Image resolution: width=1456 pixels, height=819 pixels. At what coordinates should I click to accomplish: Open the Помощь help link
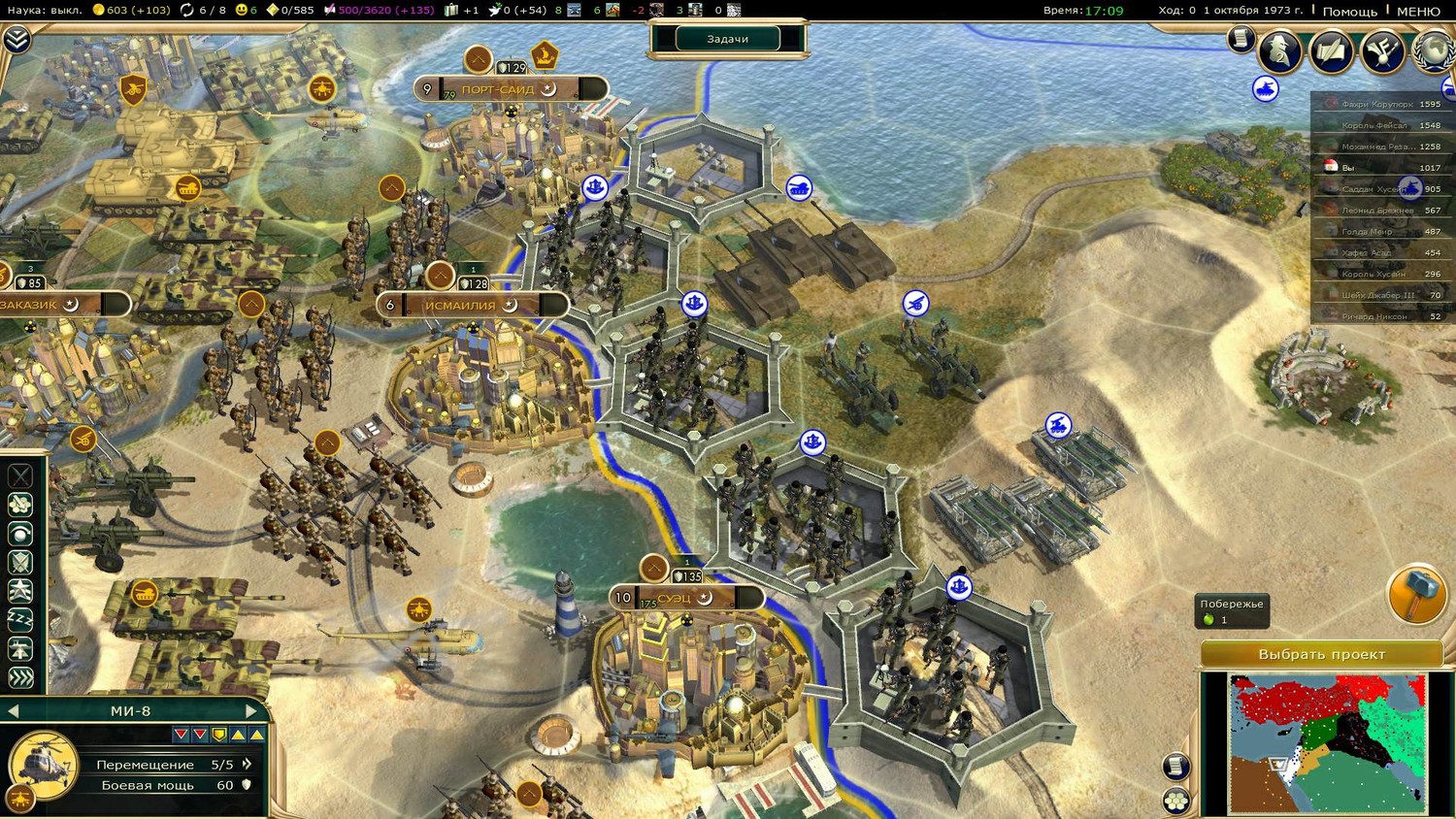(x=1349, y=11)
